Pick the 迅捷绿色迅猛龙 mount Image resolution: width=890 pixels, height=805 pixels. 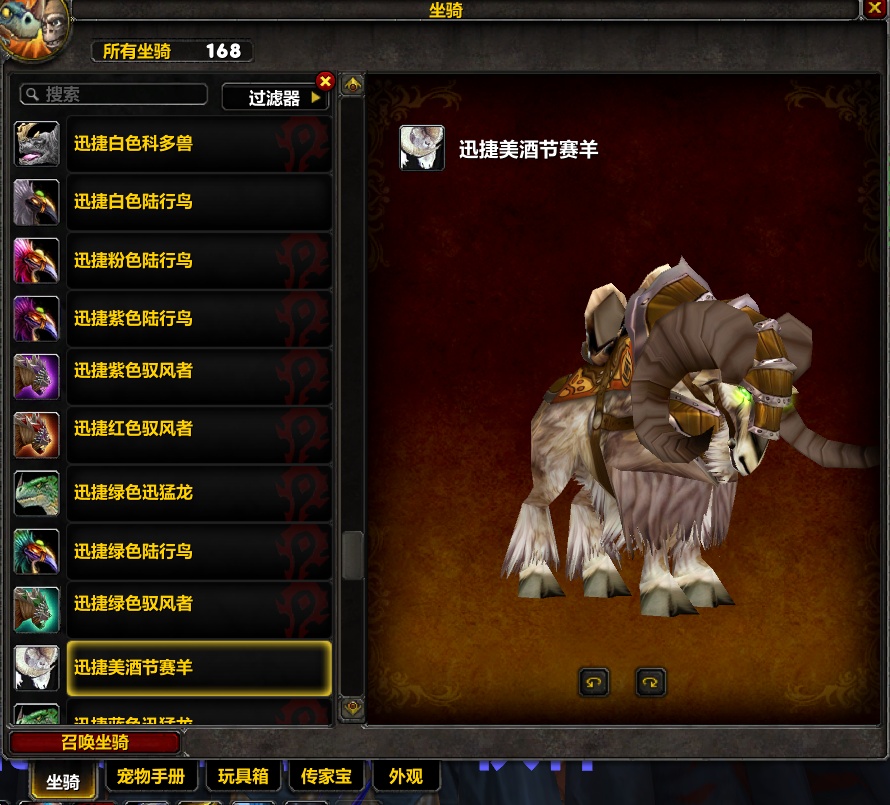coord(198,493)
